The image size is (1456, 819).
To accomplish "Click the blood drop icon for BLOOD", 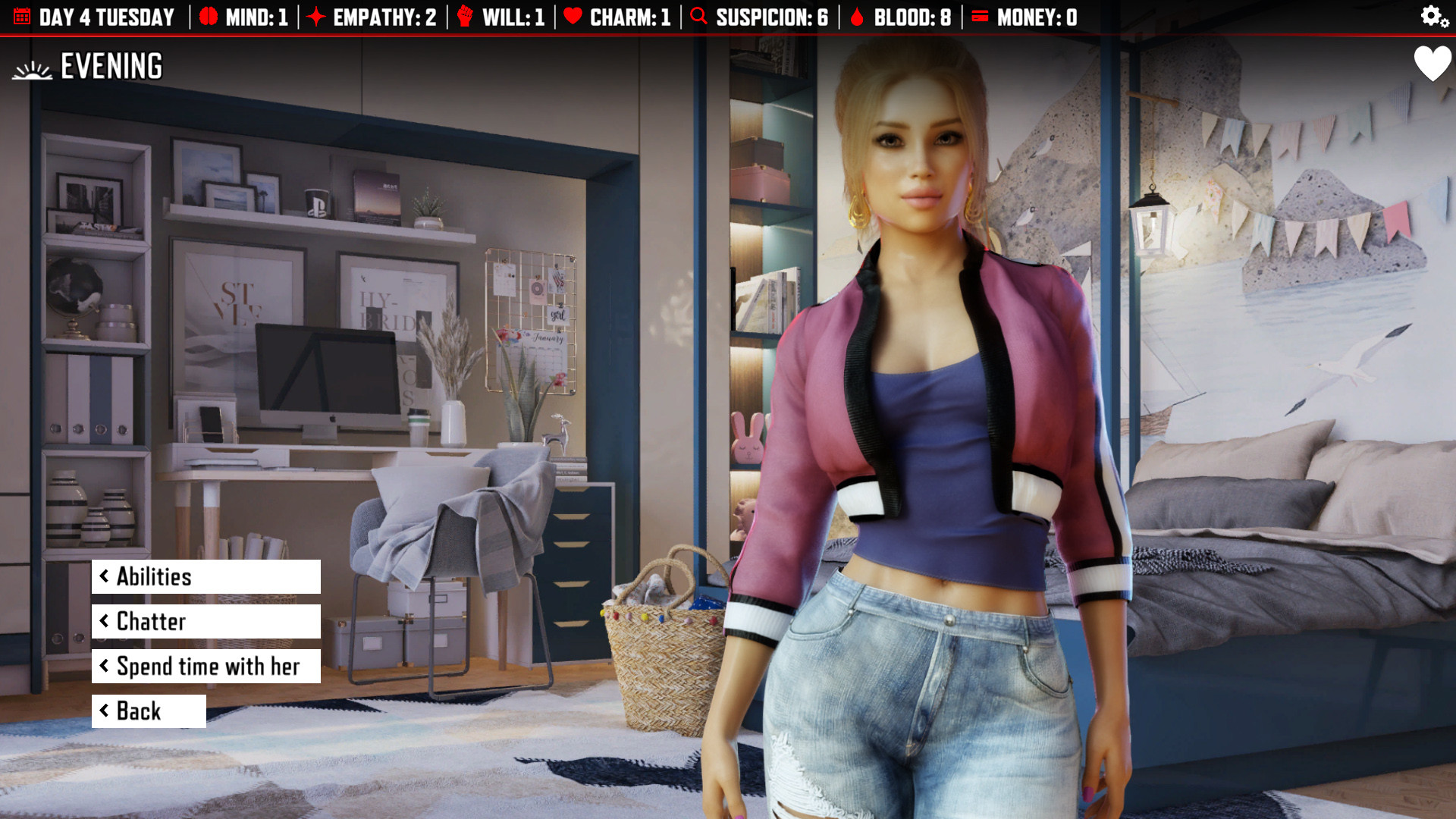I will 857,17.
